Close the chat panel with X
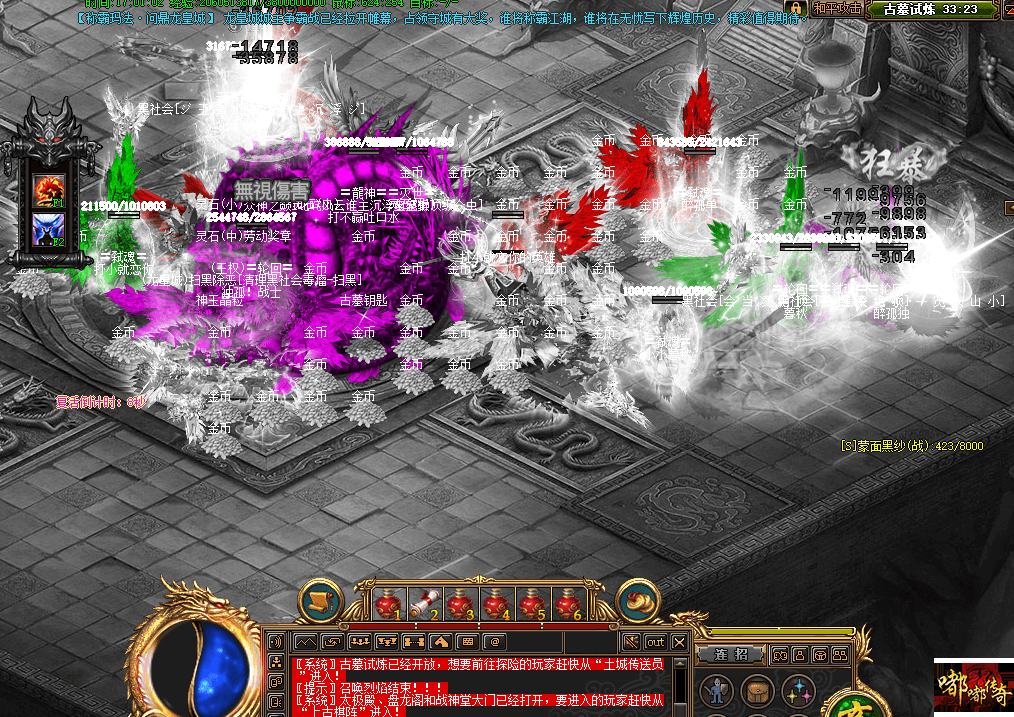The image size is (1014, 717). point(680,641)
